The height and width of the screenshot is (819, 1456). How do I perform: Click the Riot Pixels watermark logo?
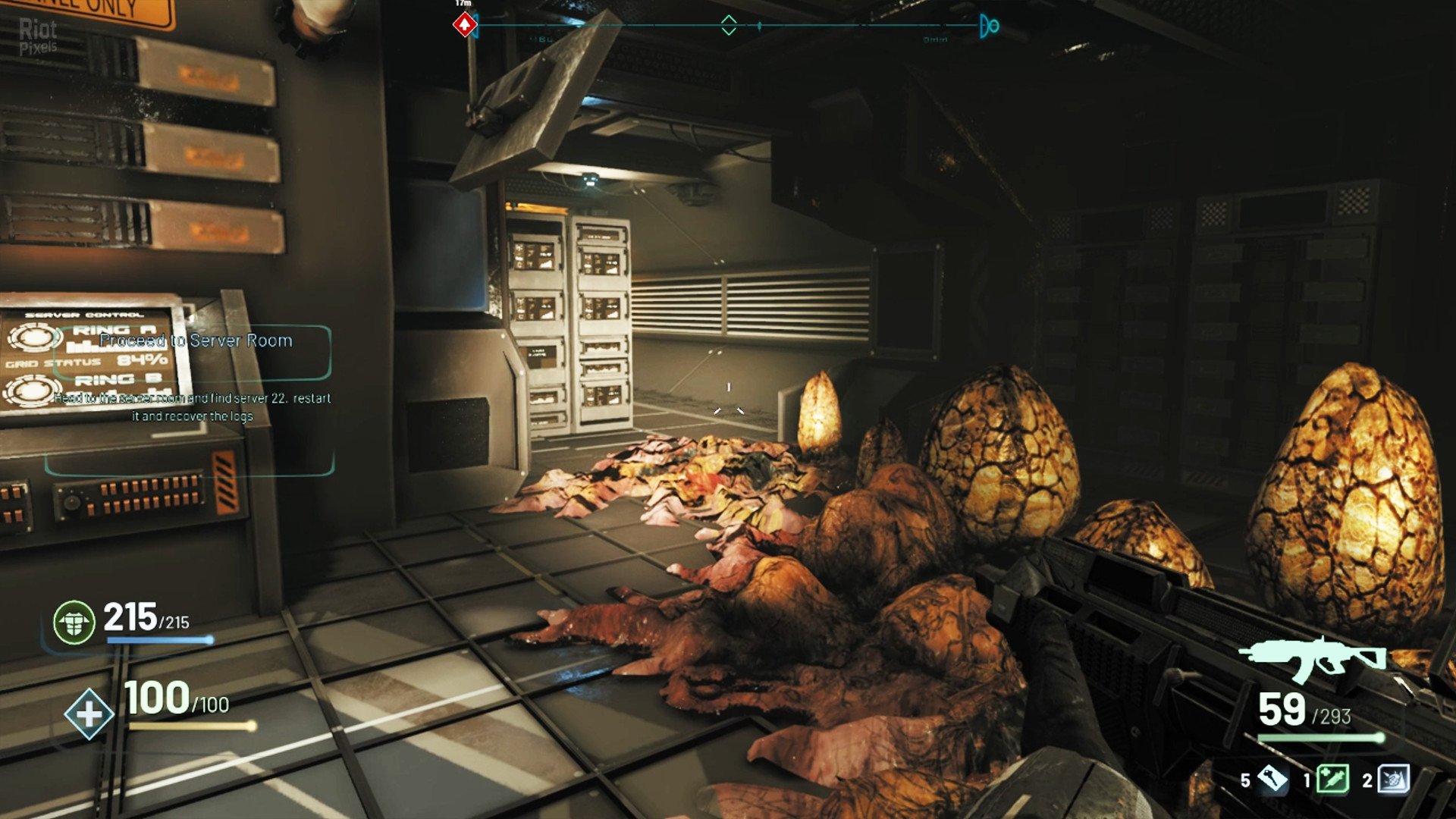coord(38,36)
